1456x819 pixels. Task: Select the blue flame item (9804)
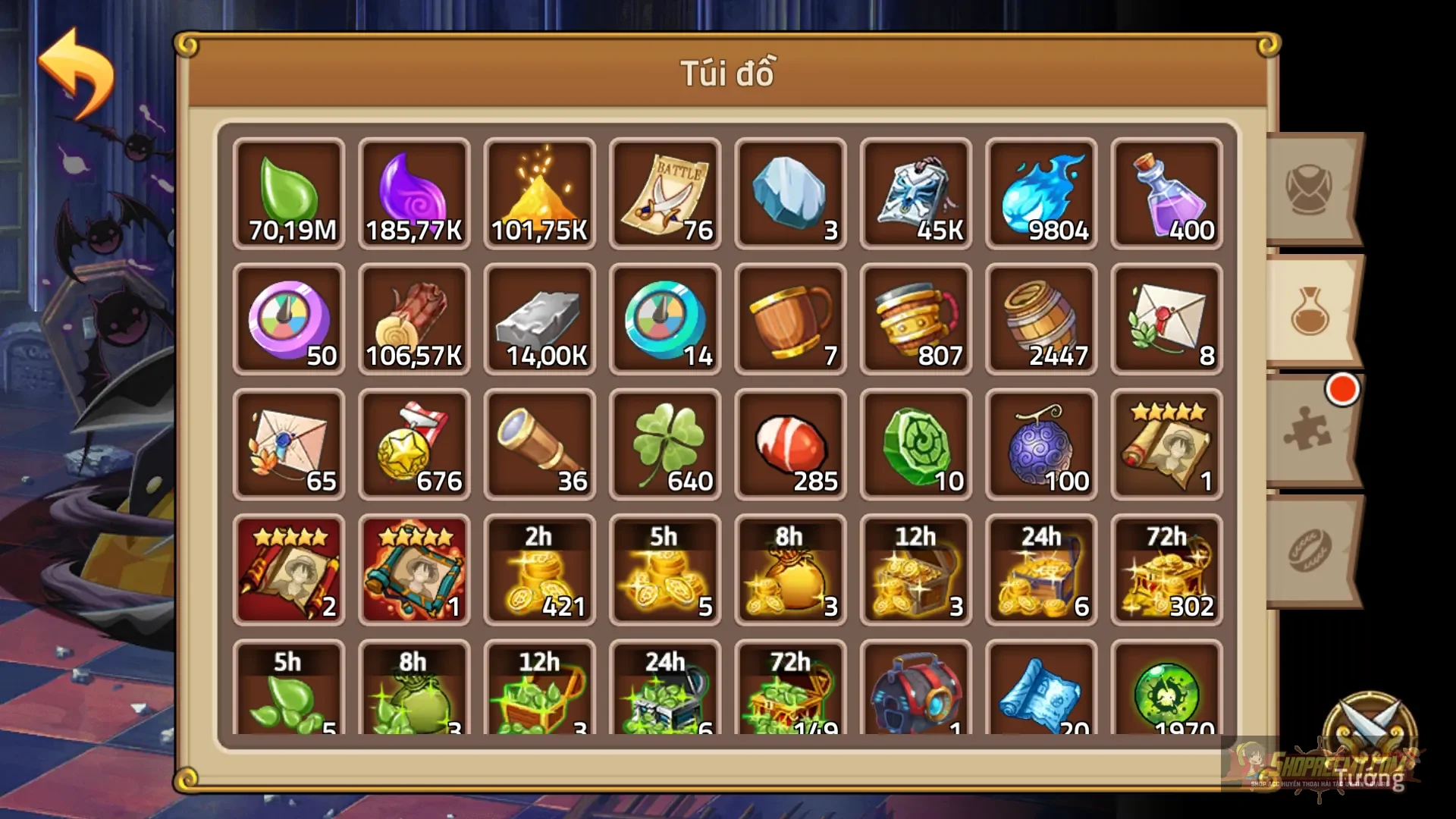(1040, 193)
